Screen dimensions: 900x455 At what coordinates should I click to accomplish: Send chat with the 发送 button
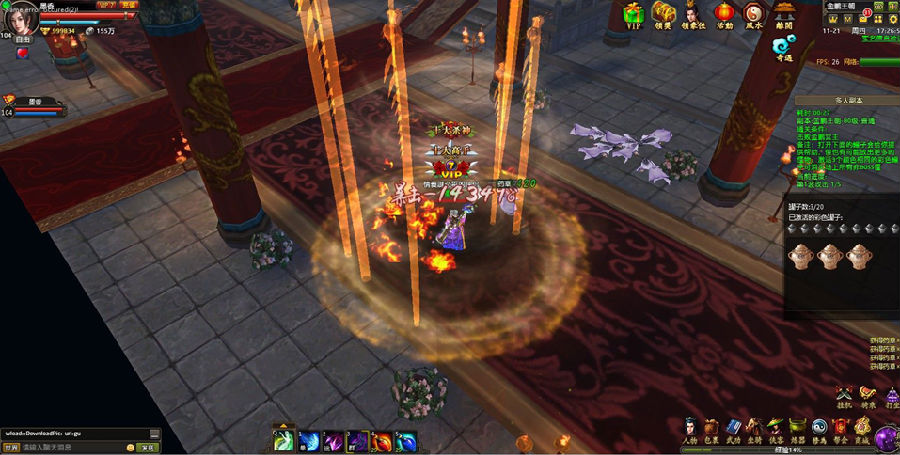click(x=148, y=447)
